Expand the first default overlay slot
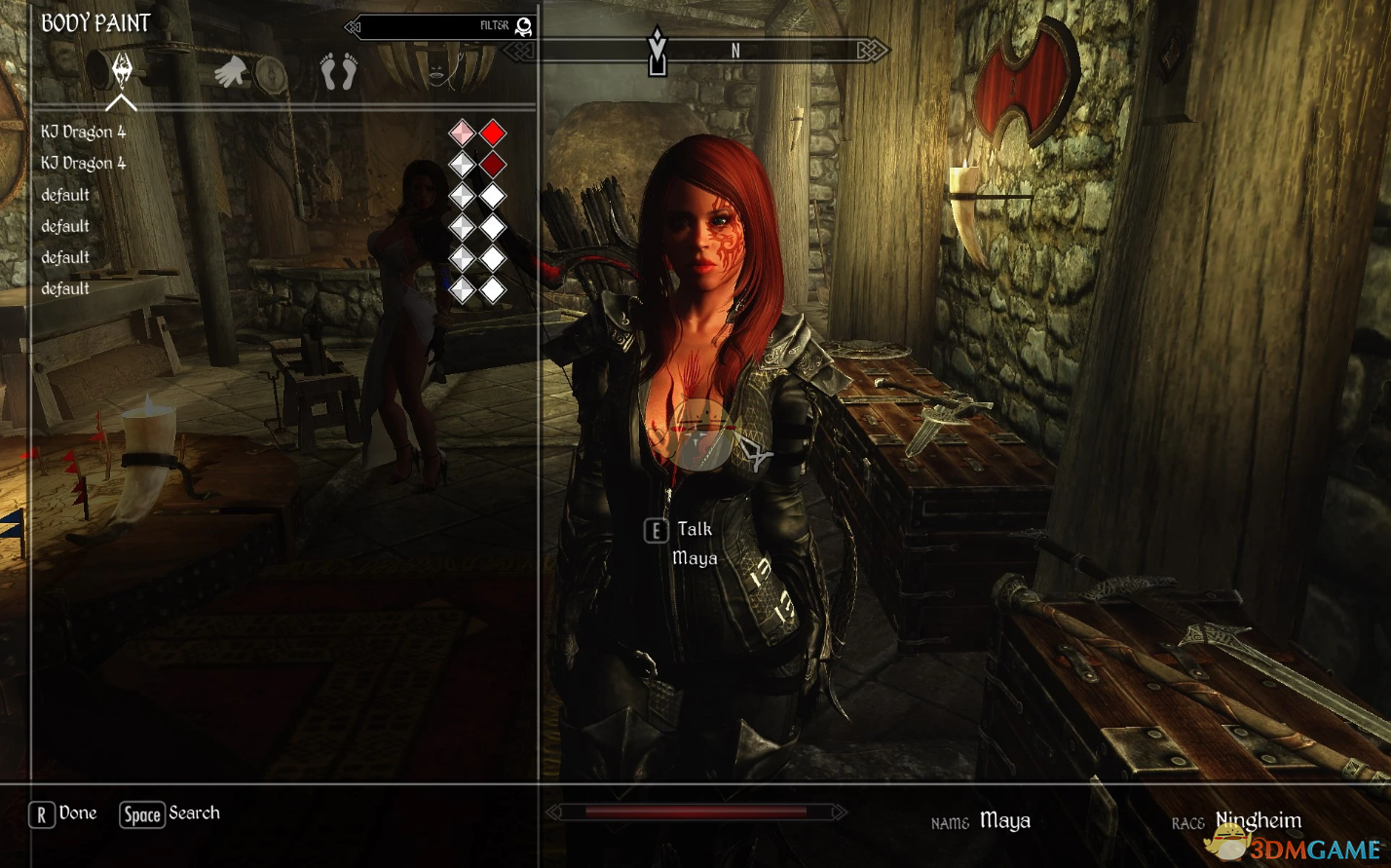Screen dimensions: 1391x868 (64, 194)
